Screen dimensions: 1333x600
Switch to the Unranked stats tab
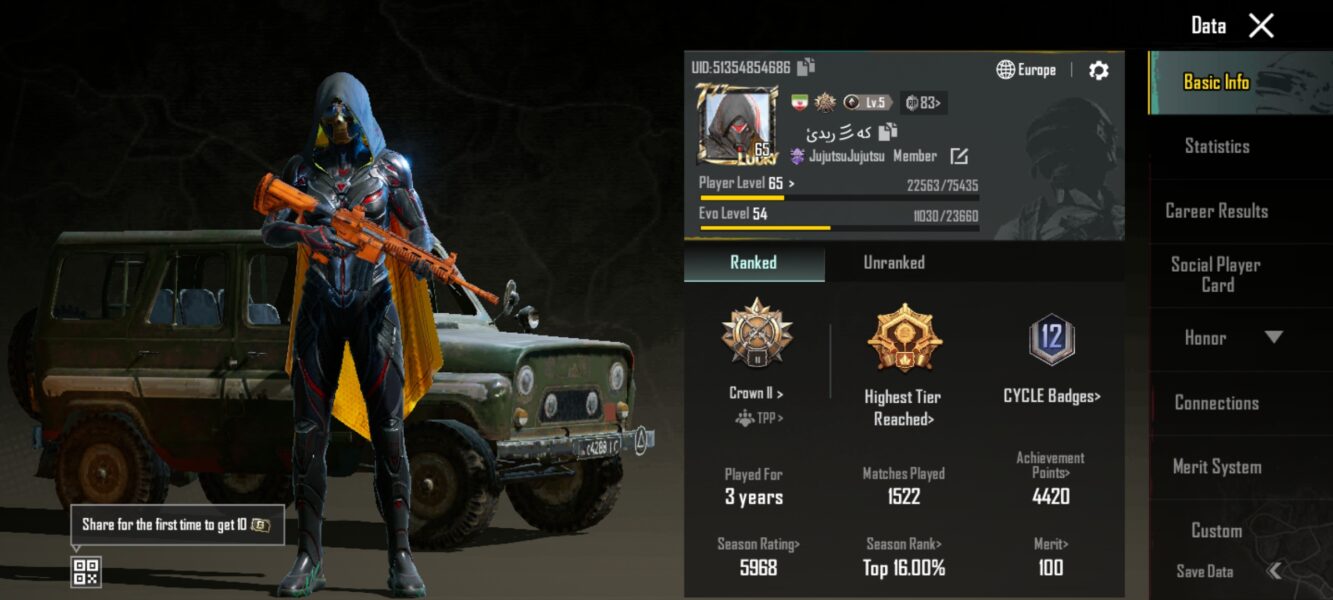(894, 263)
